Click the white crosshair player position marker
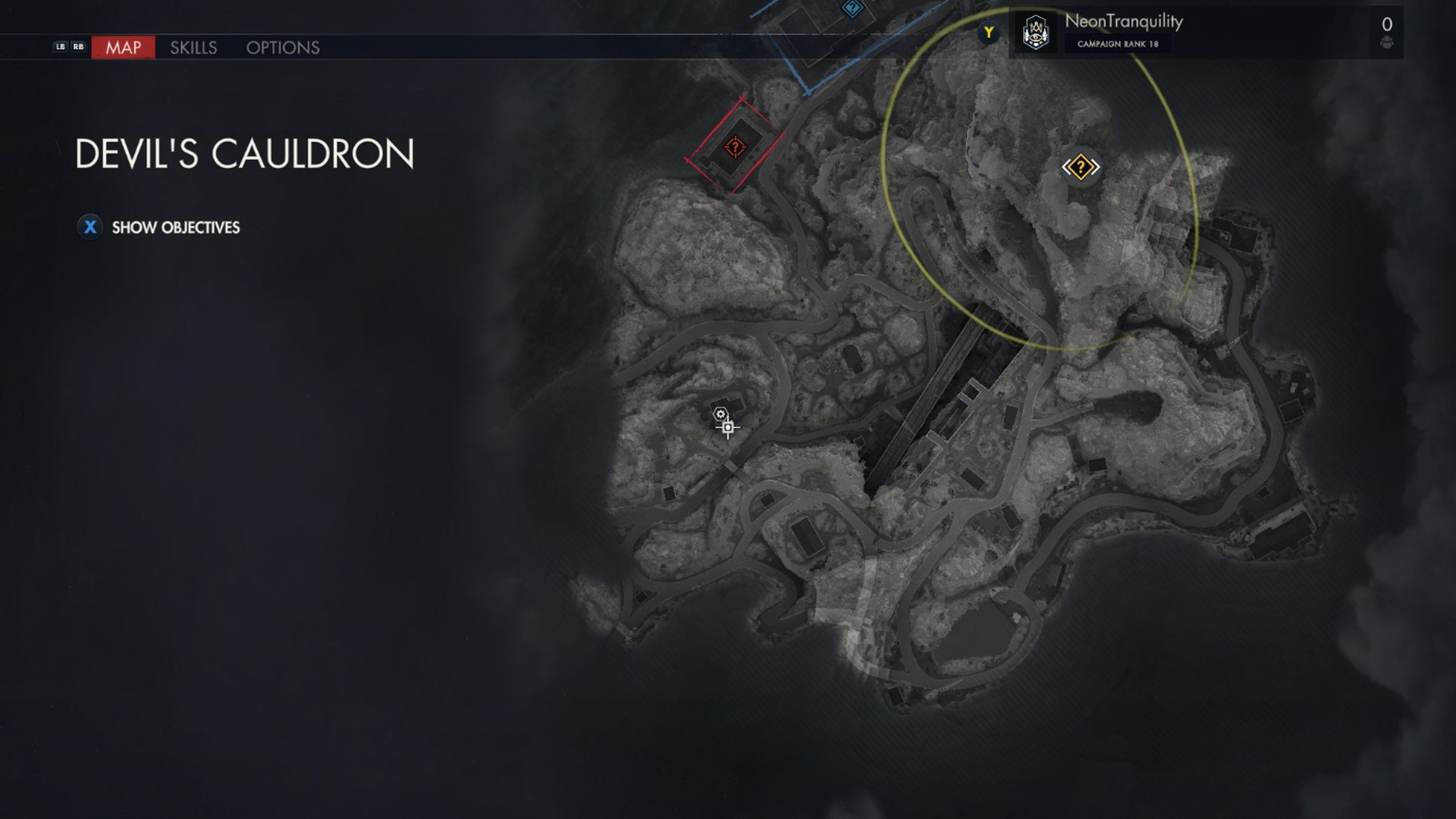The width and height of the screenshot is (1456, 819). (728, 428)
